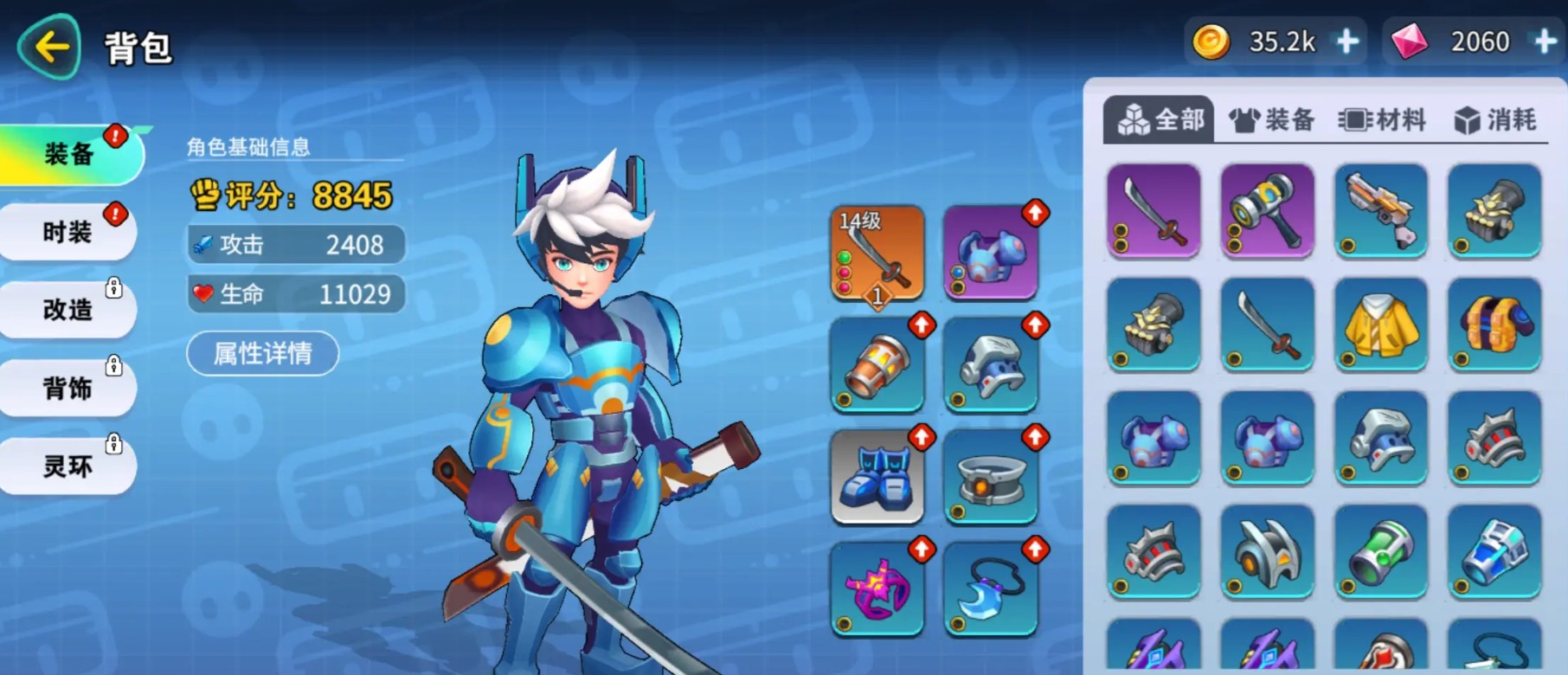
Task: Switch inventory filter to 全部
Action: pyautogui.click(x=1160, y=119)
